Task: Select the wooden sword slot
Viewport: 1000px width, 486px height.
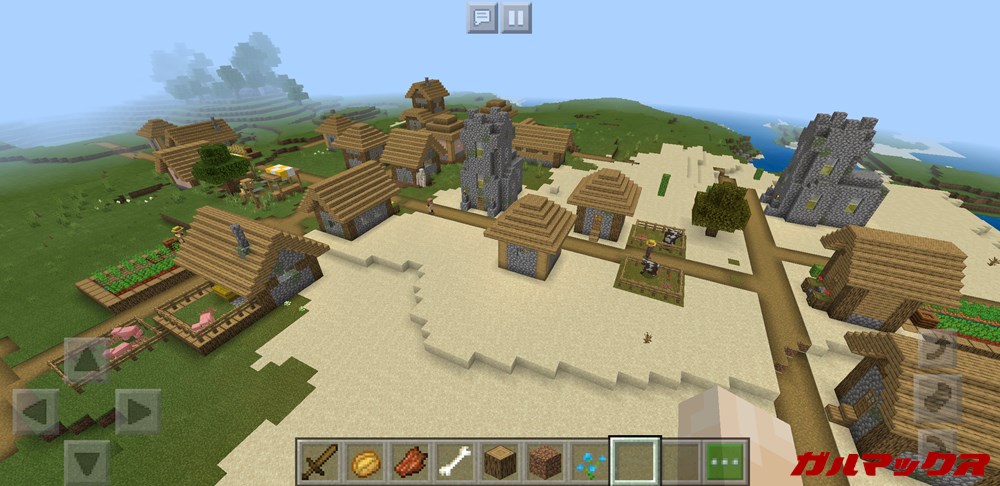Action: pyautogui.click(x=320, y=461)
